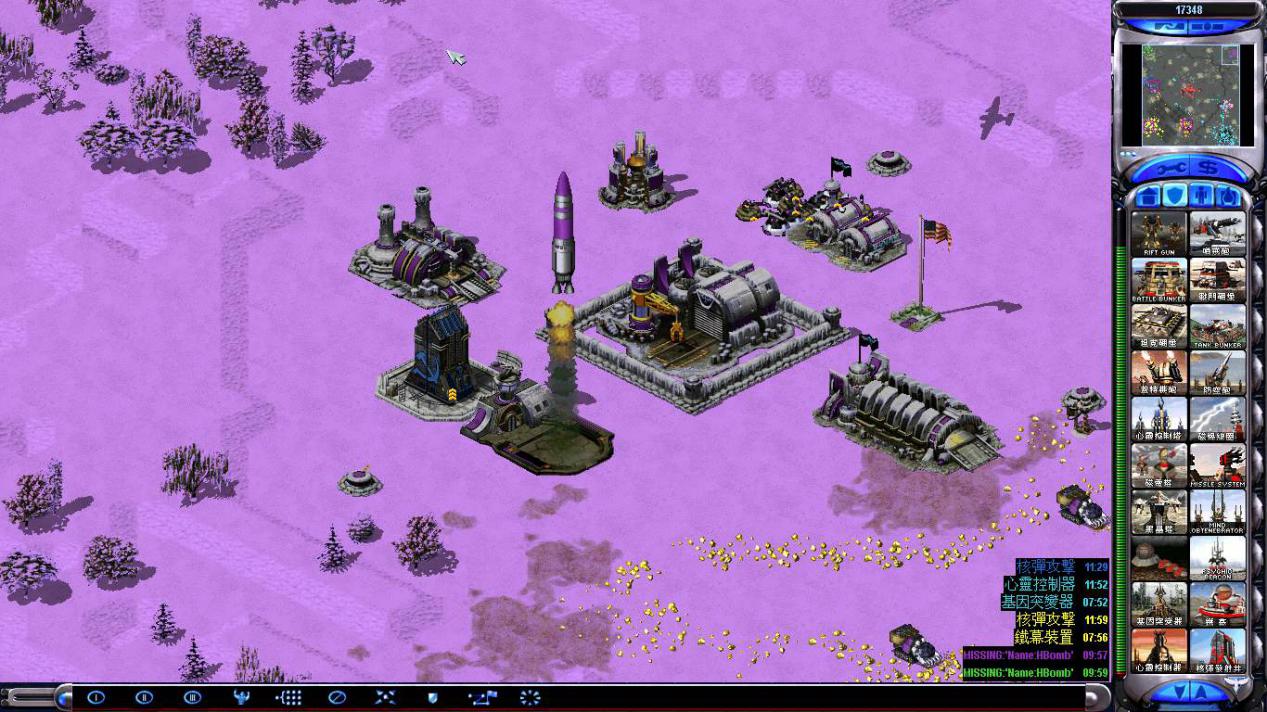Click the cheer flexing figure command

[x=241, y=697]
